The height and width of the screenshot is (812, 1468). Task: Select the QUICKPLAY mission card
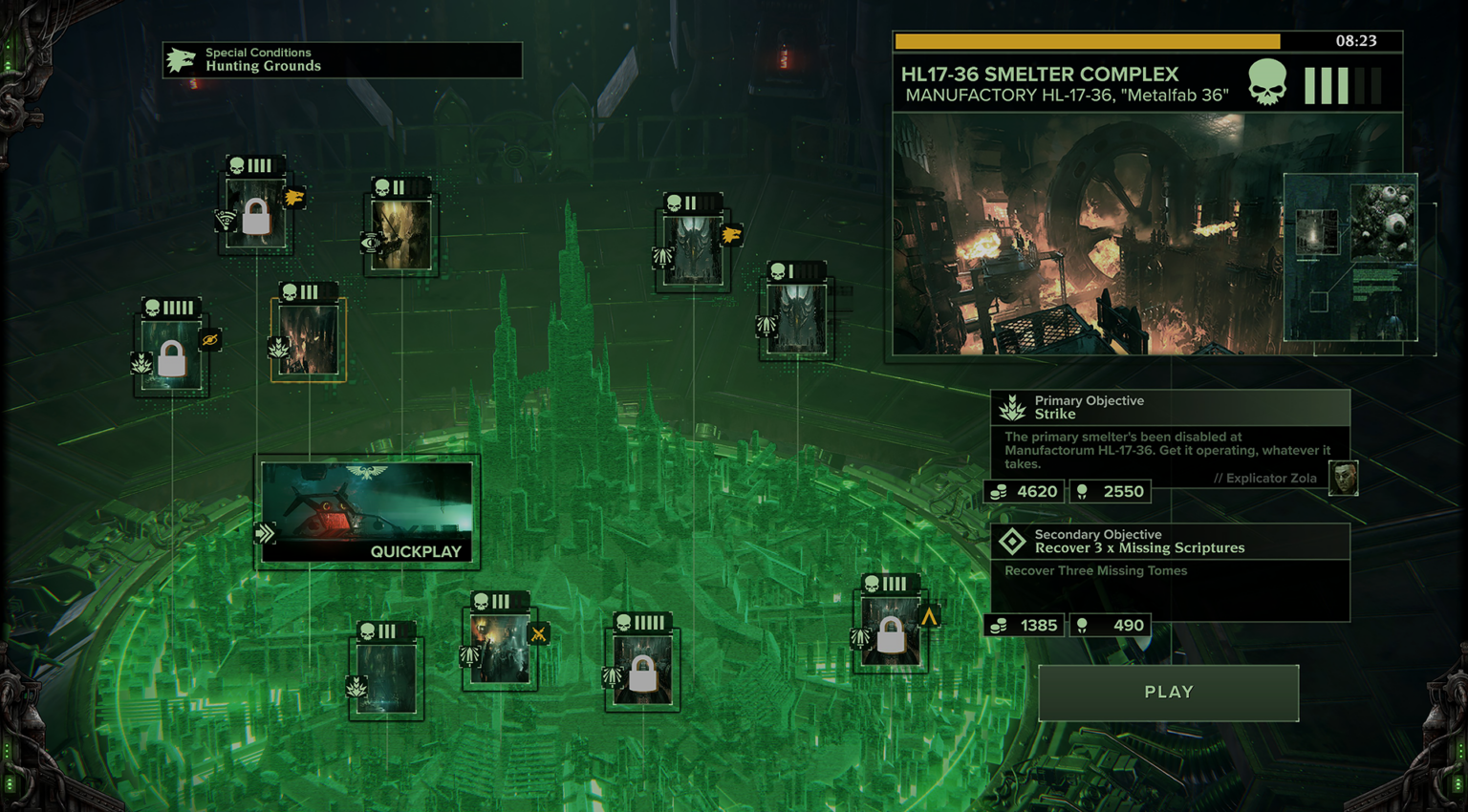(366, 513)
